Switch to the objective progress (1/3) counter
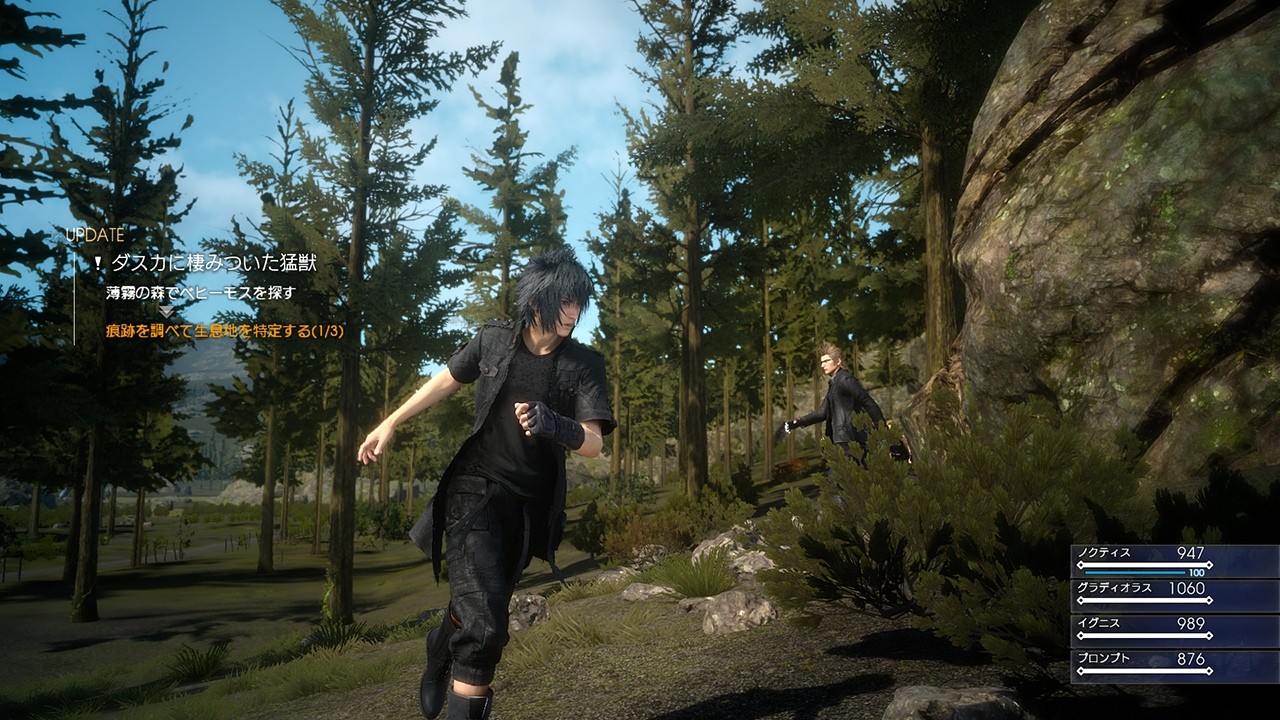This screenshot has height=720, width=1280. click(328, 331)
